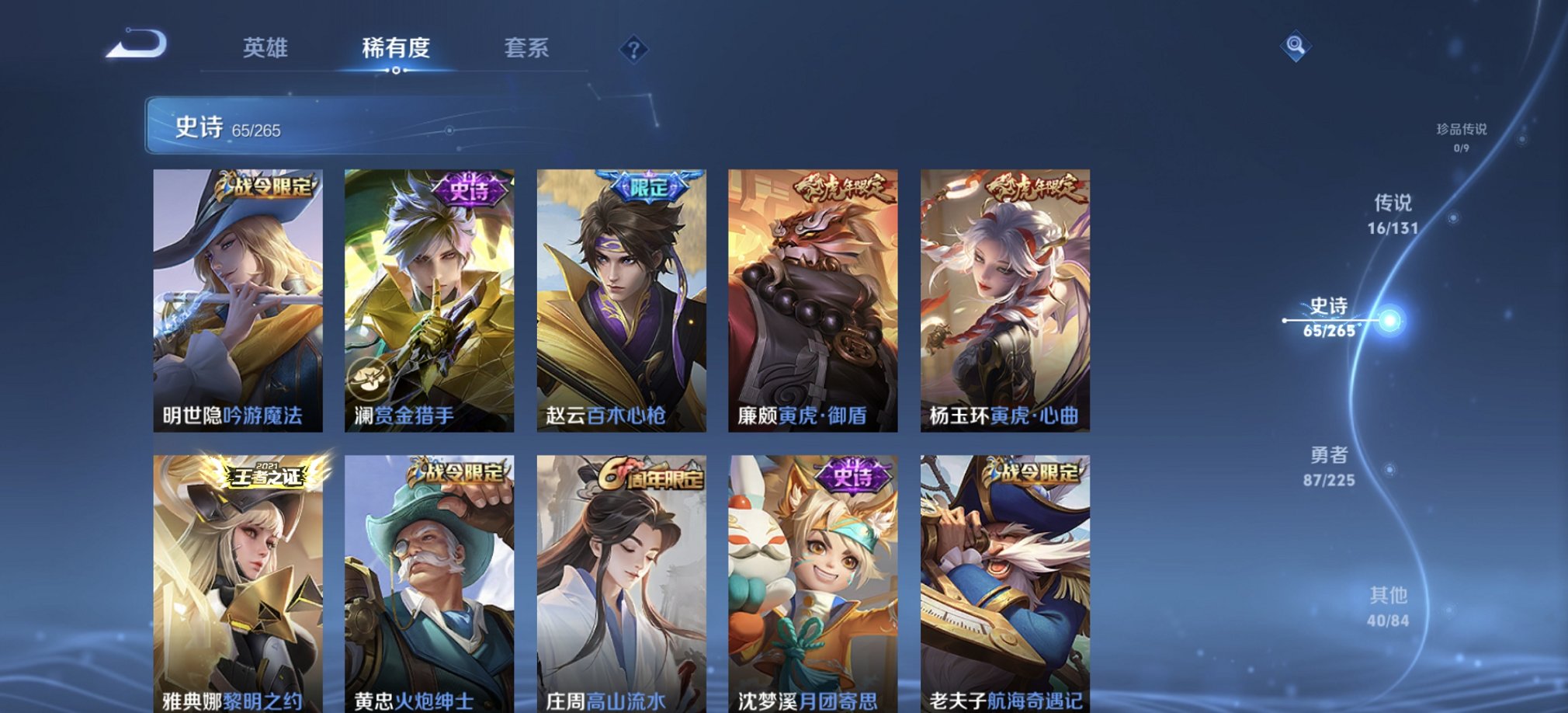Switch to the 英雄 tab
This screenshot has height=713, width=1568.
pos(264,48)
